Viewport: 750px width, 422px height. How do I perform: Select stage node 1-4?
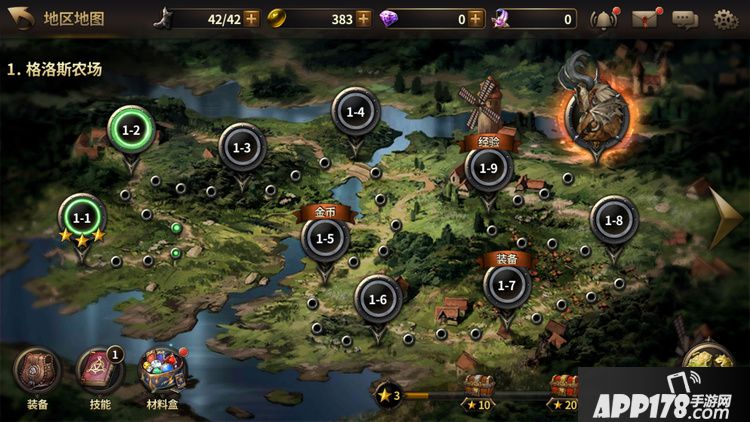(x=355, y=112)
